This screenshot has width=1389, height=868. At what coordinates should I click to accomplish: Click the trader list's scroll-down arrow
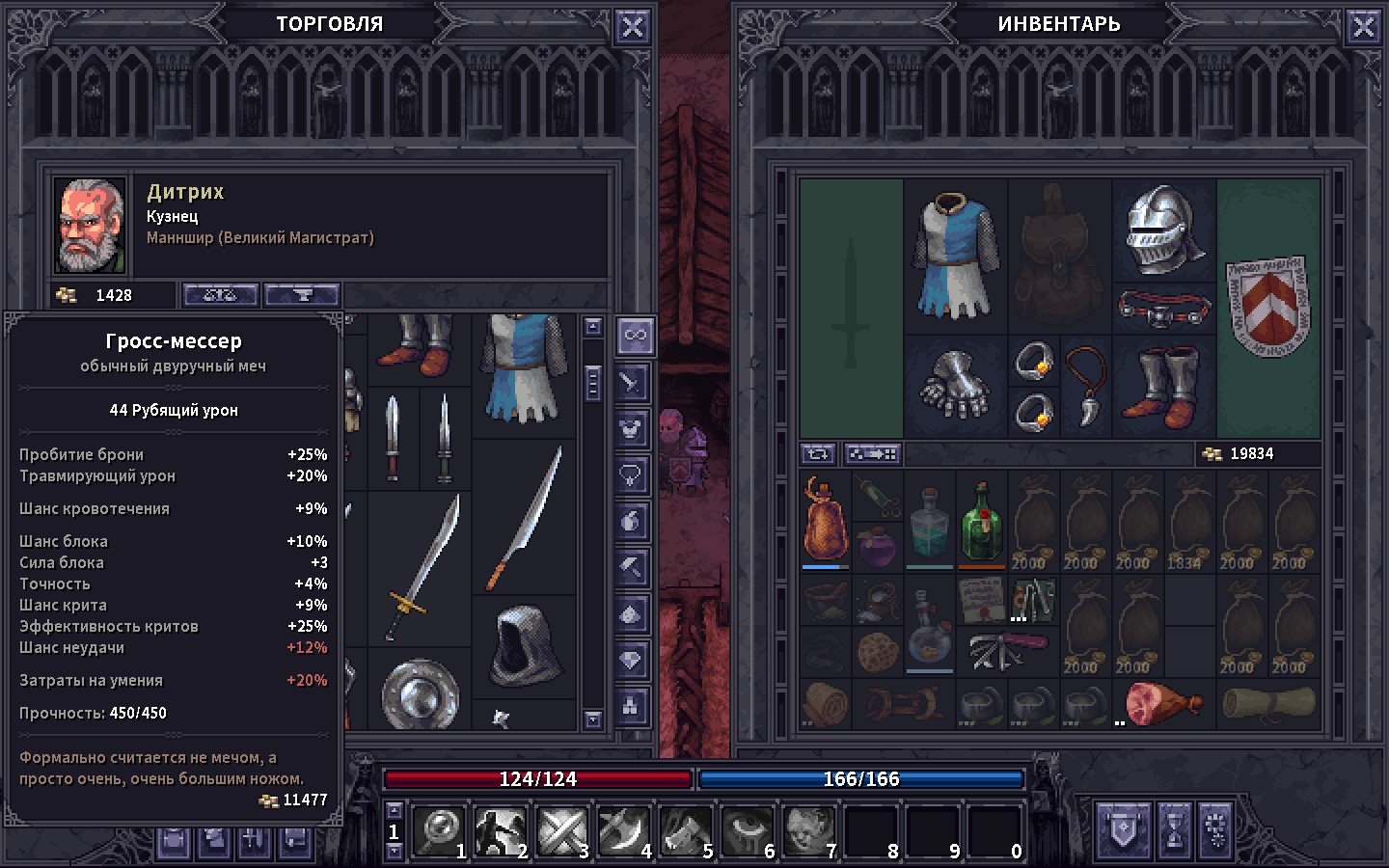[x=593, y=719]
